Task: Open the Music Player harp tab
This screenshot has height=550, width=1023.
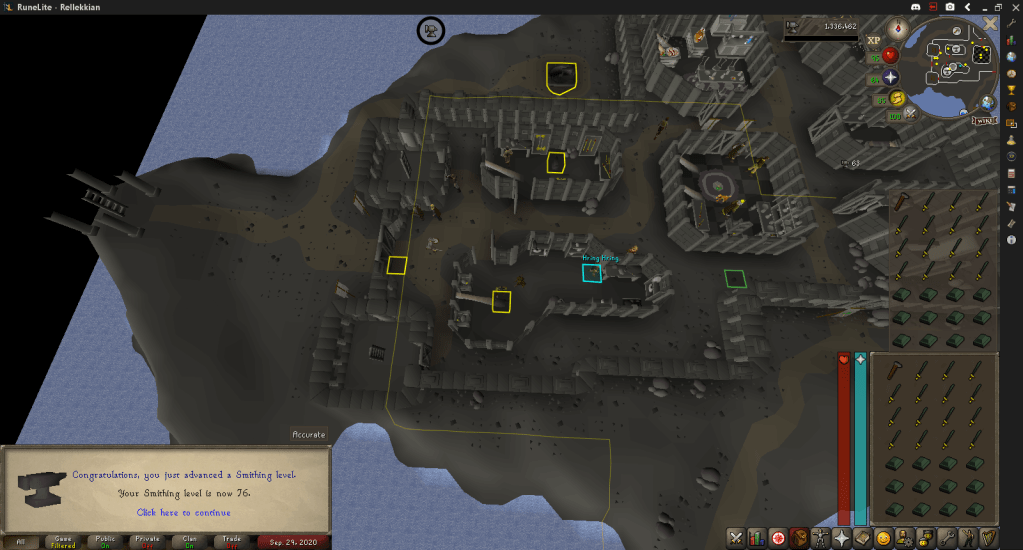Action: click(x=989, y=538)
